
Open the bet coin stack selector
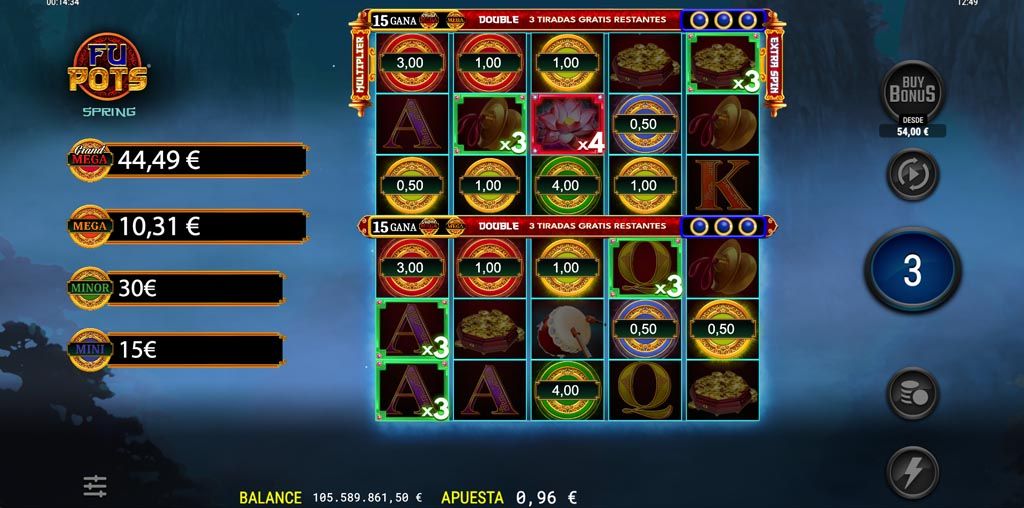pyautogui.click(x=912, y=392)
